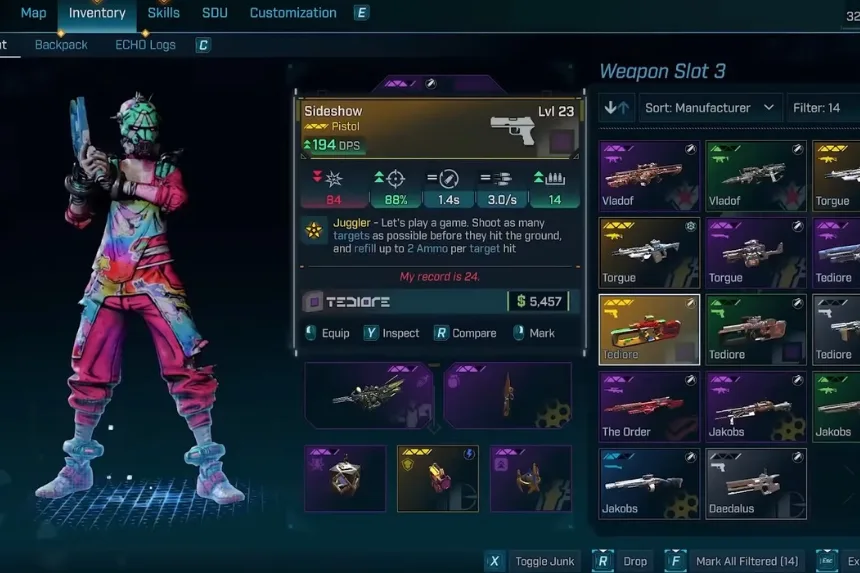Select the green Vladof weapon
Image resolution: width=860 pixels, height=573 pixels.
coord(755,175)
